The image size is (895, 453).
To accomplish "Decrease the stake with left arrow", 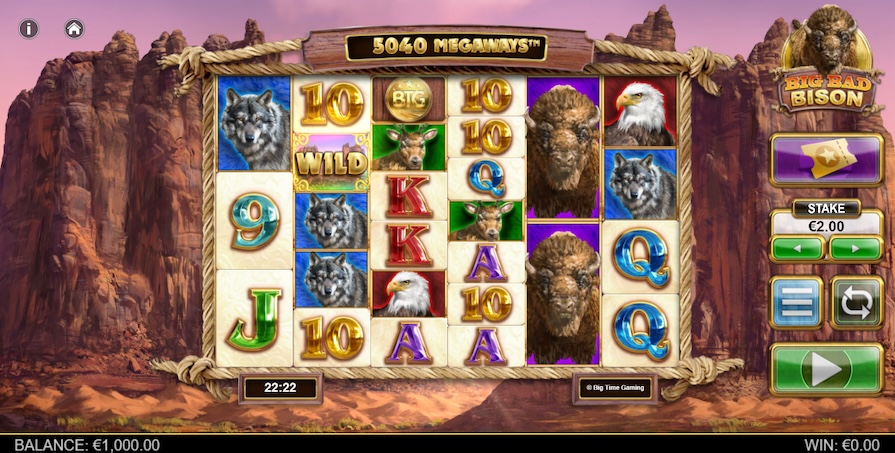I will (797, 248).
